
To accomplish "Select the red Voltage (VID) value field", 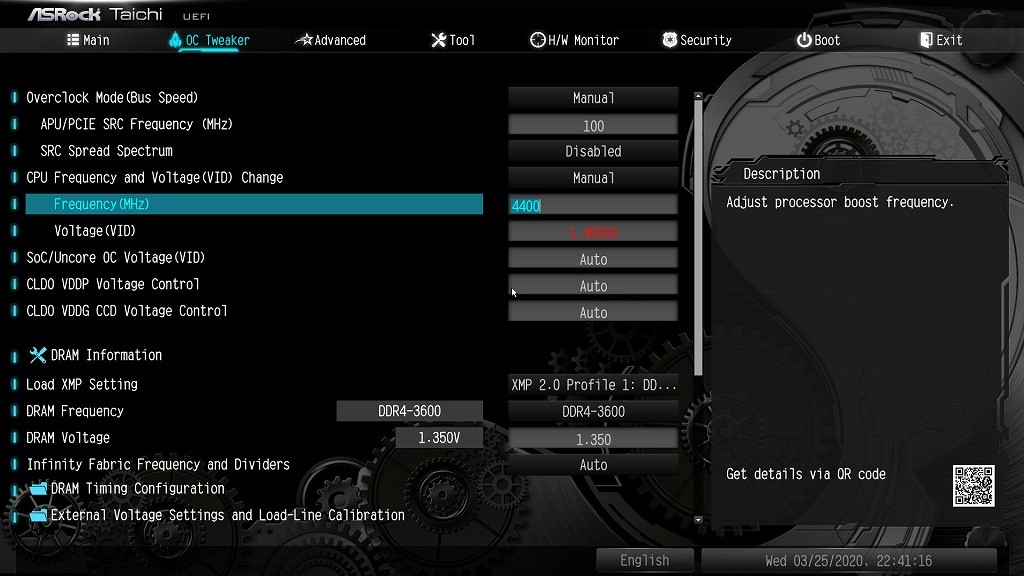I will tap(593, 232).
